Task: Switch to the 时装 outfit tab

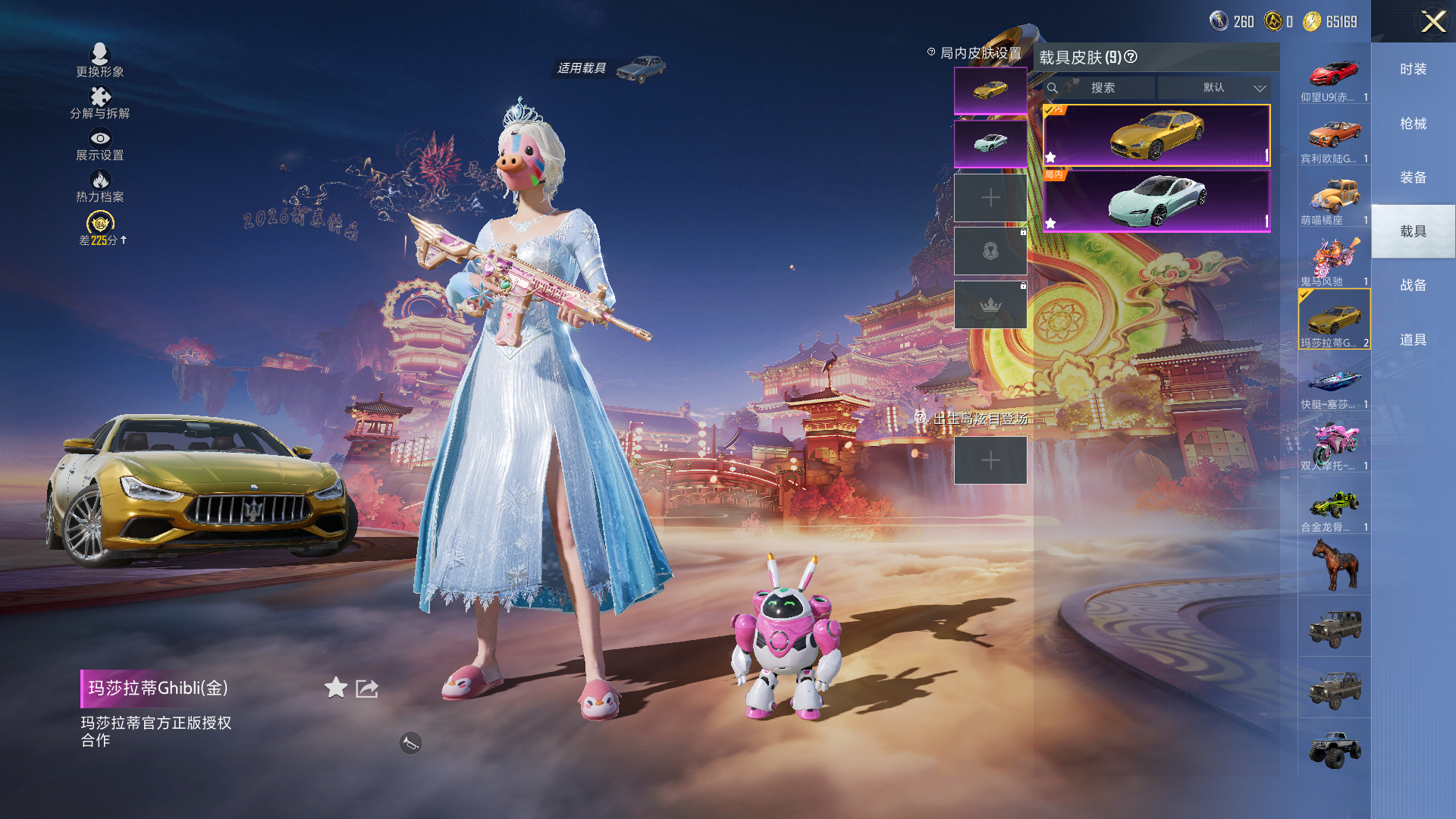Action: 1413,69
